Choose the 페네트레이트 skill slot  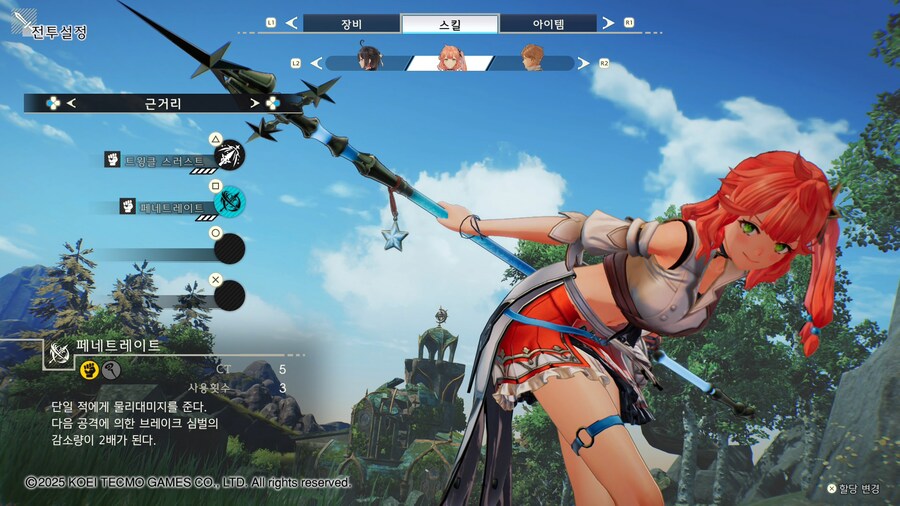tap(229, 203)
